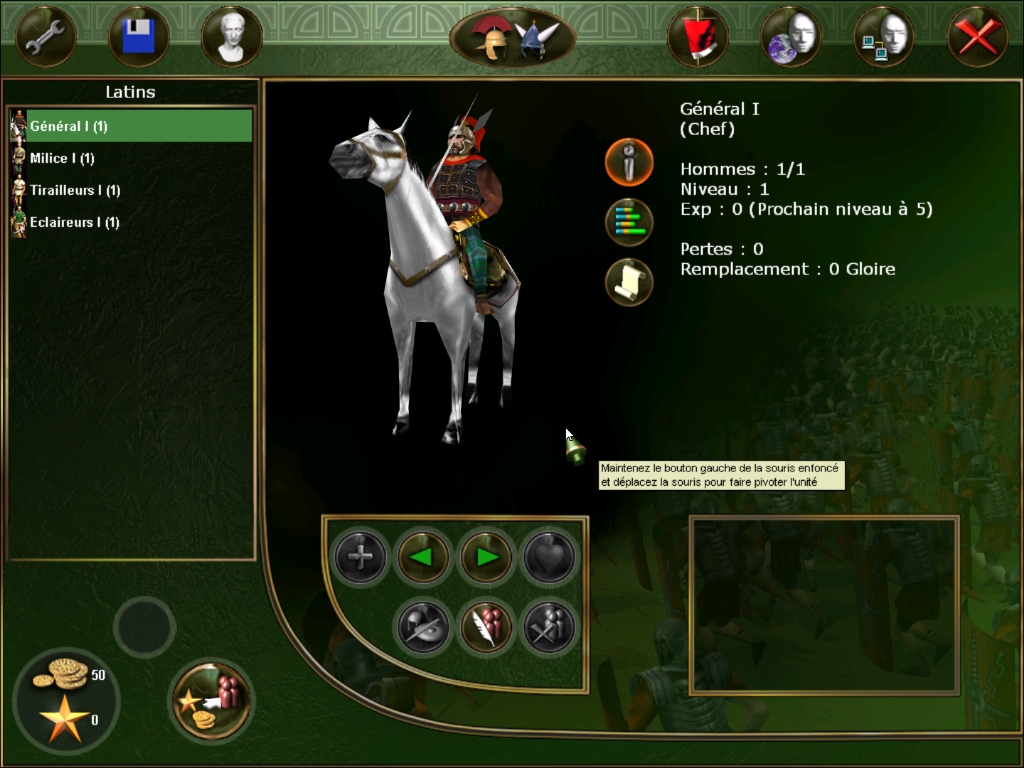
Task: View unit stats with colored bars icon
Action: tap(629, 222)
